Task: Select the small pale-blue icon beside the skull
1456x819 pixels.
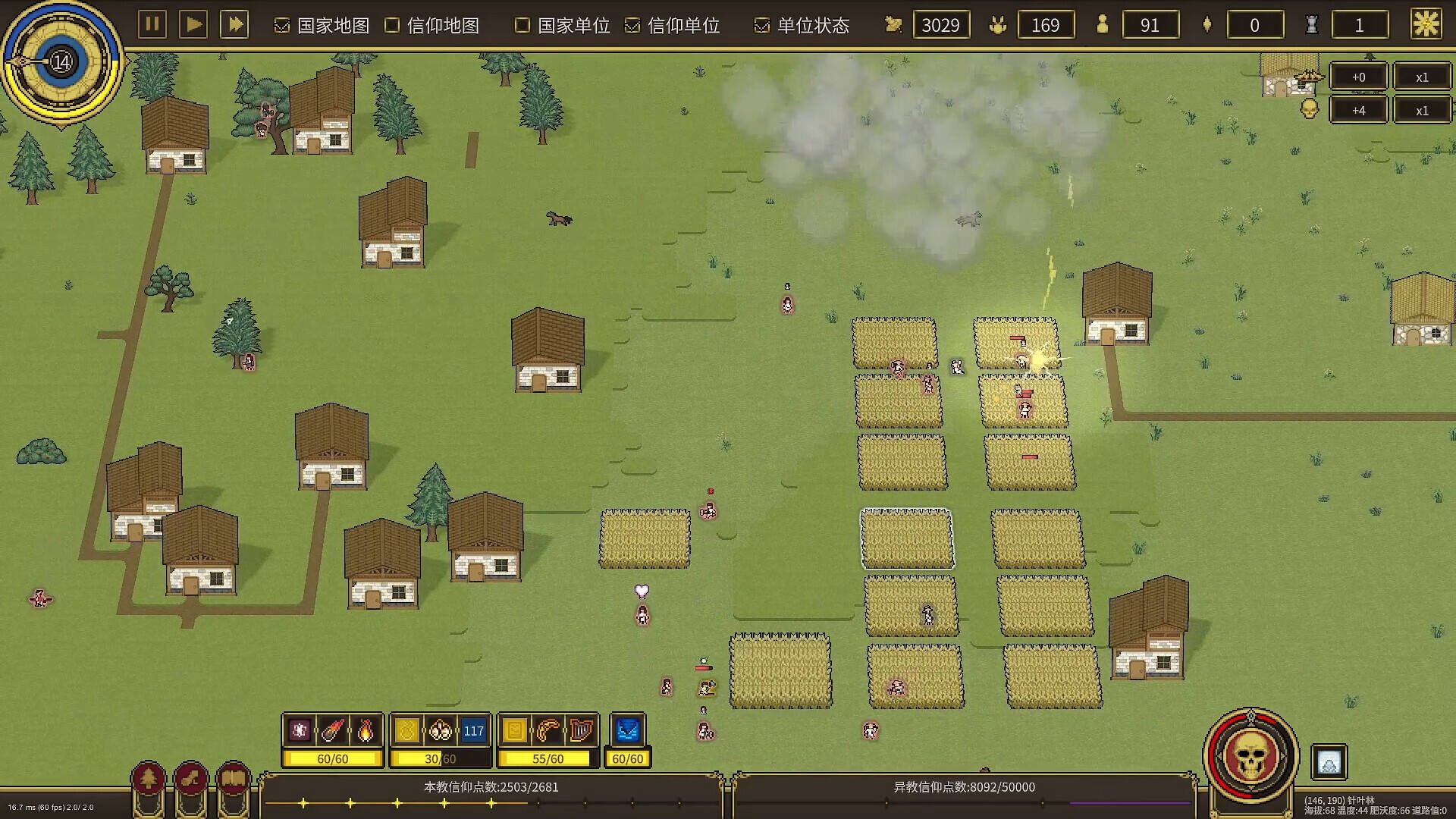Action: point(1329,762)
